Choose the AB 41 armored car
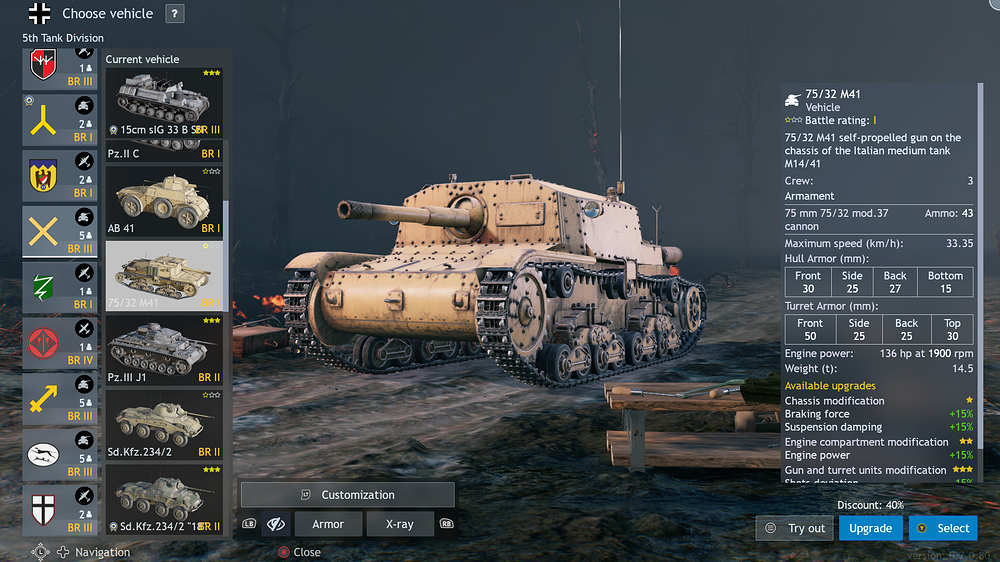 click(x=164, y=200)
